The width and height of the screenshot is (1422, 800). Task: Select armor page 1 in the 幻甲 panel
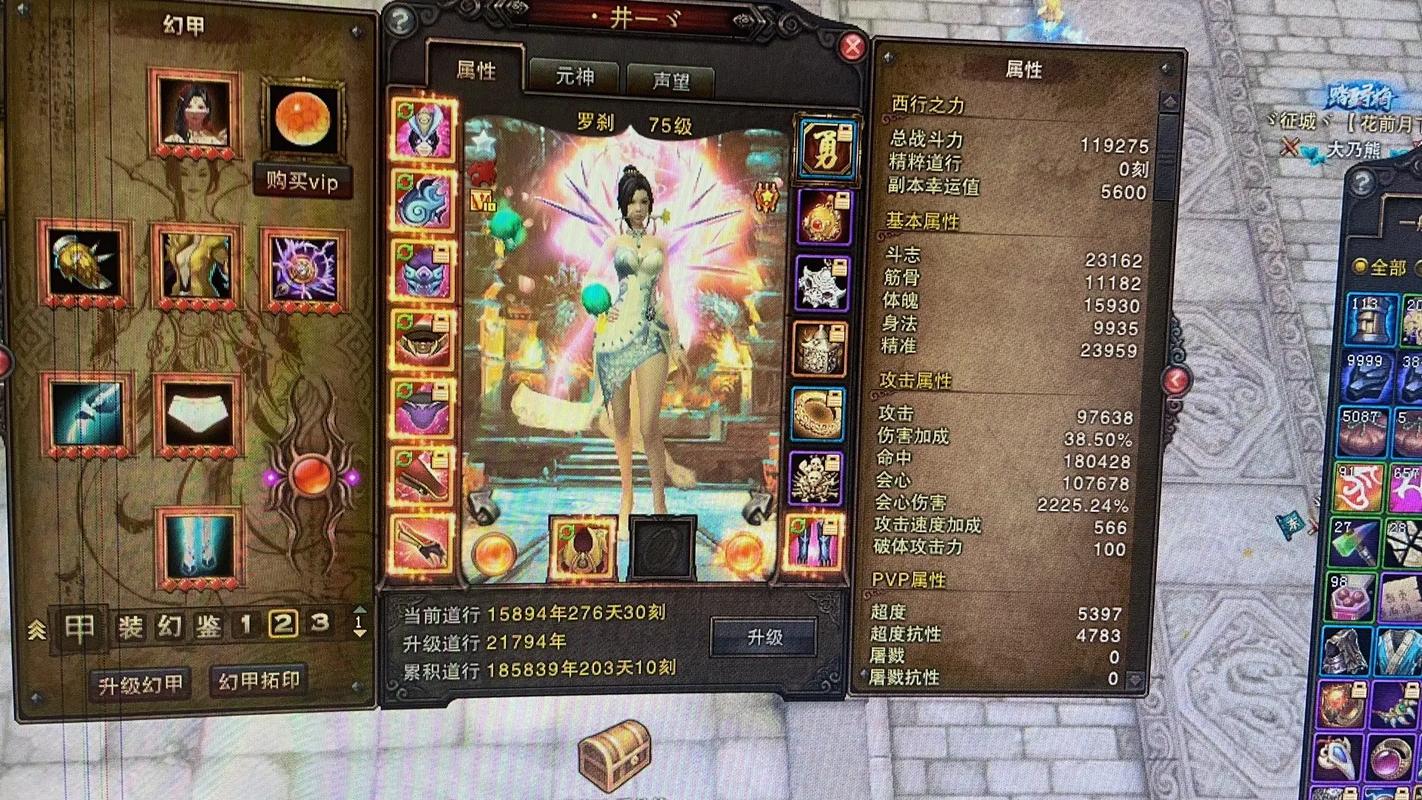(x=246, y=622)
